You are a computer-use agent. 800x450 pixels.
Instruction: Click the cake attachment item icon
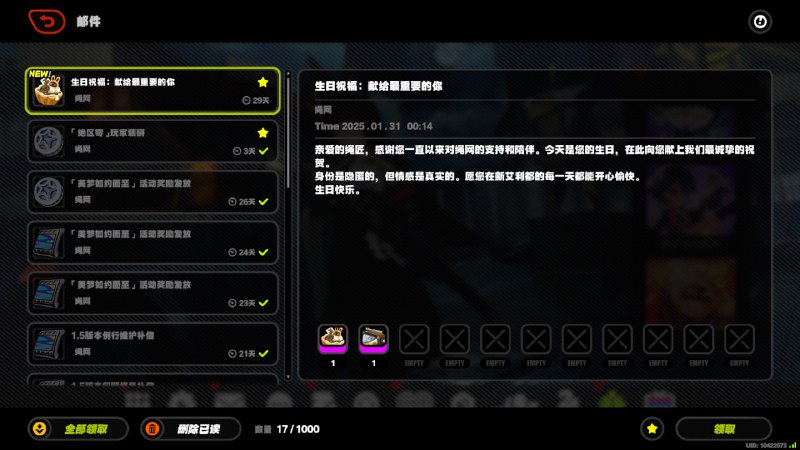332,339
